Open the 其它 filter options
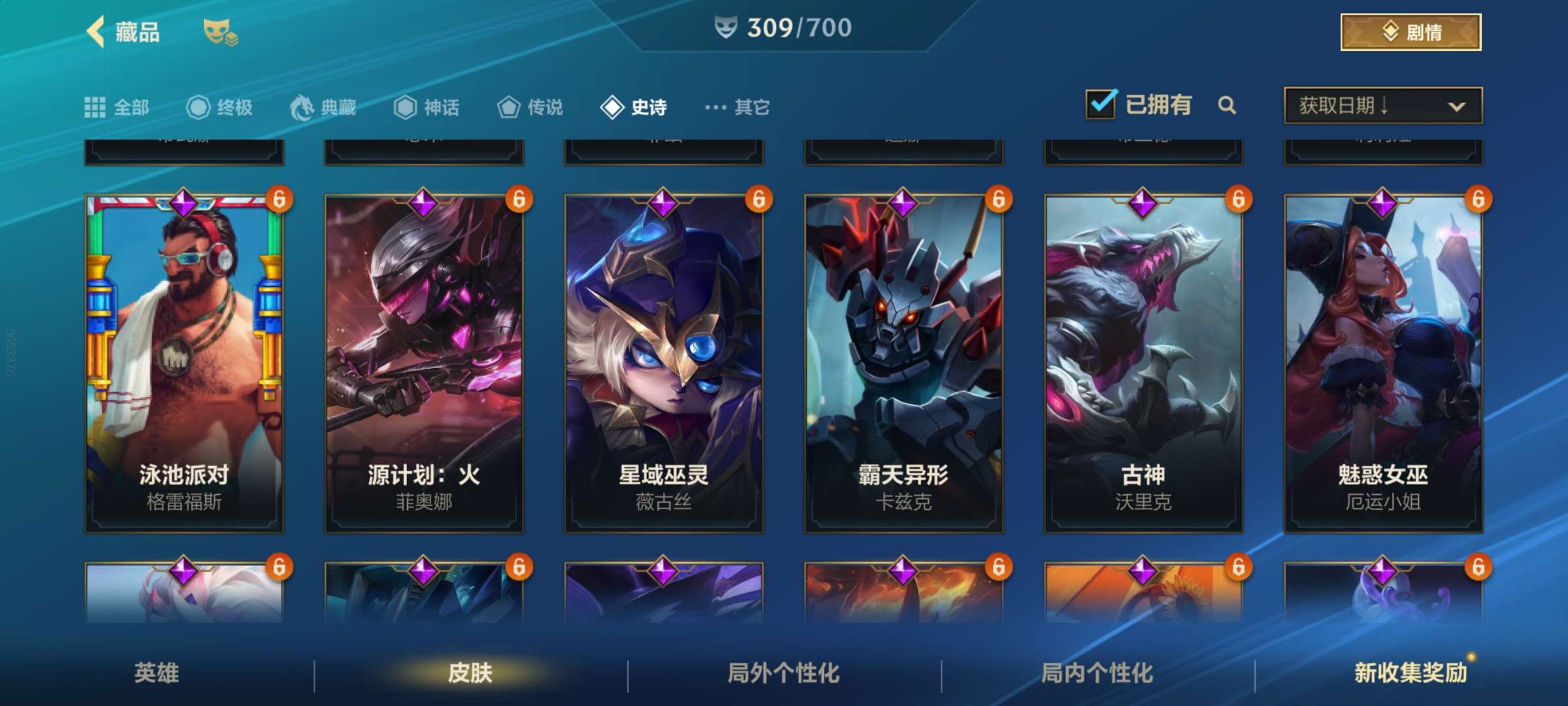This screenshot has width=1568, height=706. click(738, 107)
